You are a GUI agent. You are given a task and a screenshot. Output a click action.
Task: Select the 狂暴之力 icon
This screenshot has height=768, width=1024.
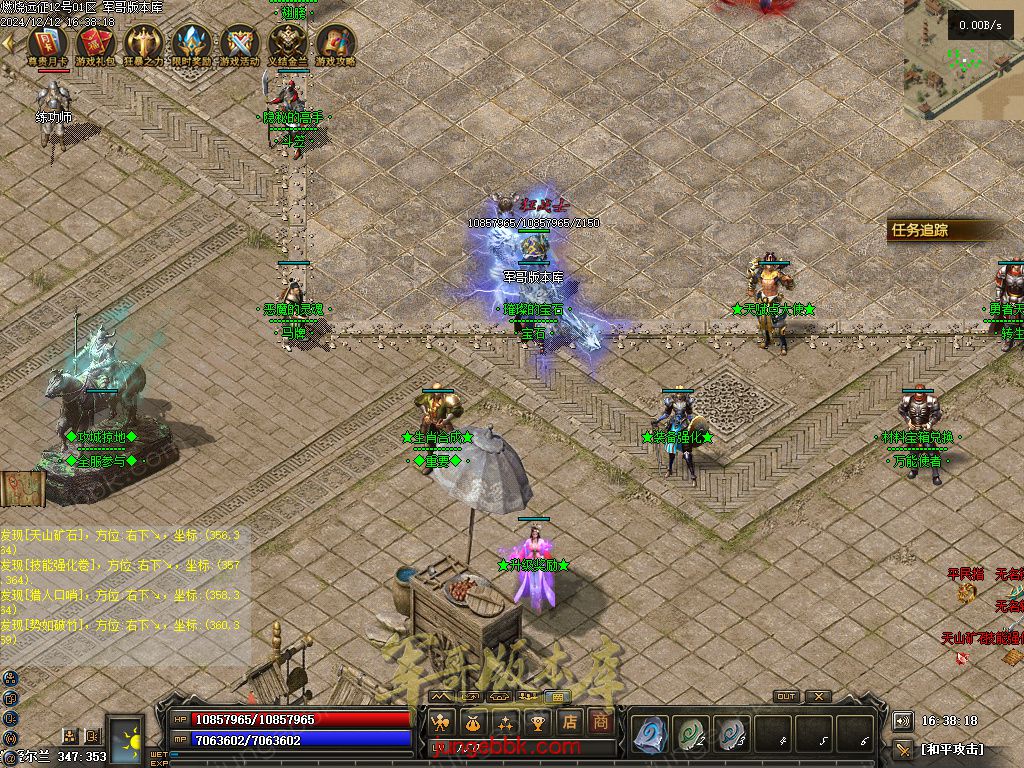tap(143, 44)
